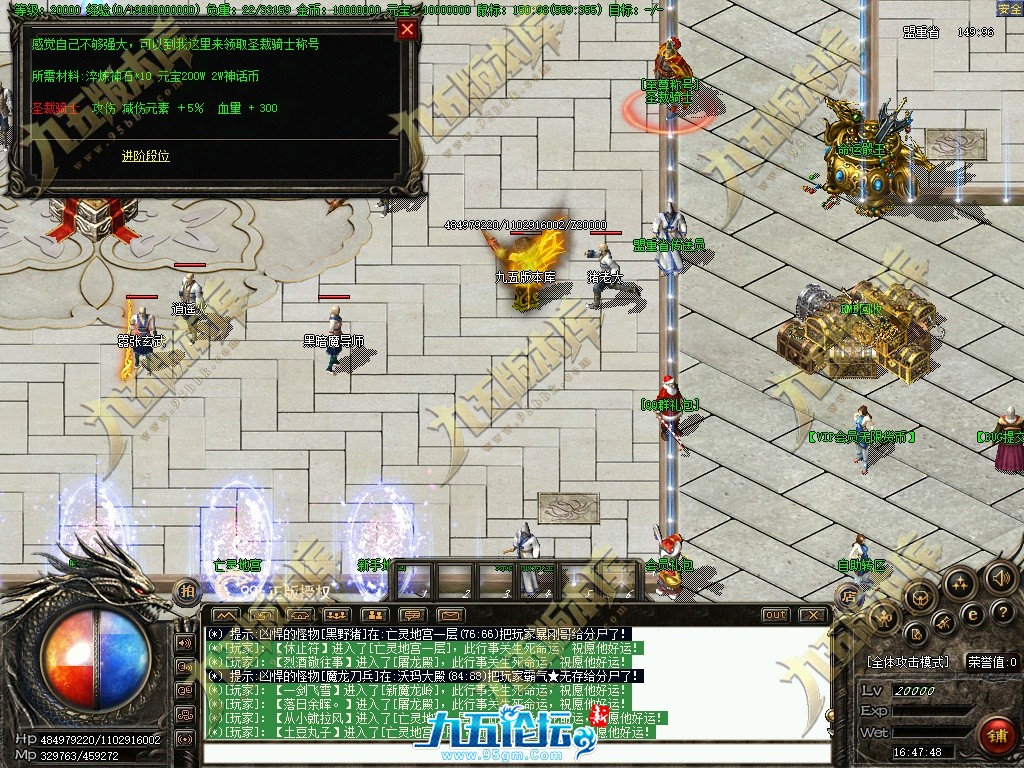
Task: Open the skills sparkle icon
Action: click(x=959, y=583)
